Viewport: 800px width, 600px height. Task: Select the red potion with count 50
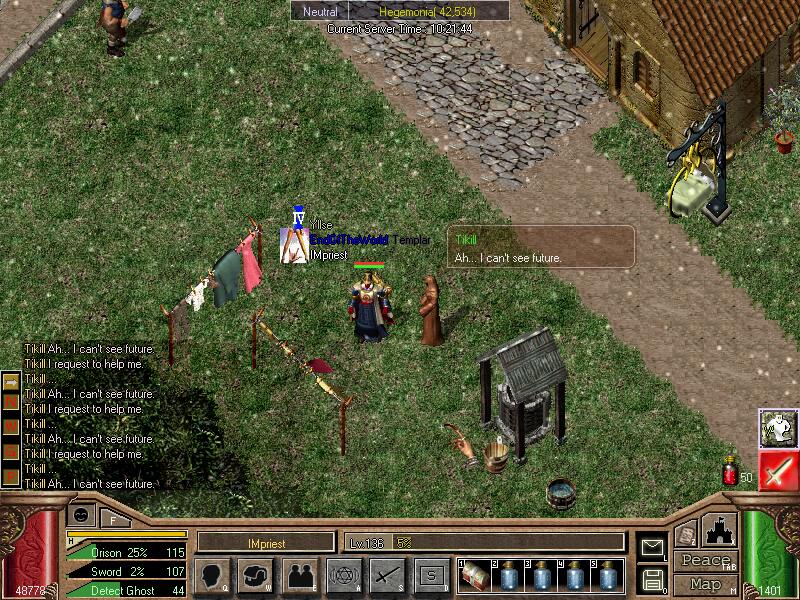pyautogui.click(x=730, y=470)
